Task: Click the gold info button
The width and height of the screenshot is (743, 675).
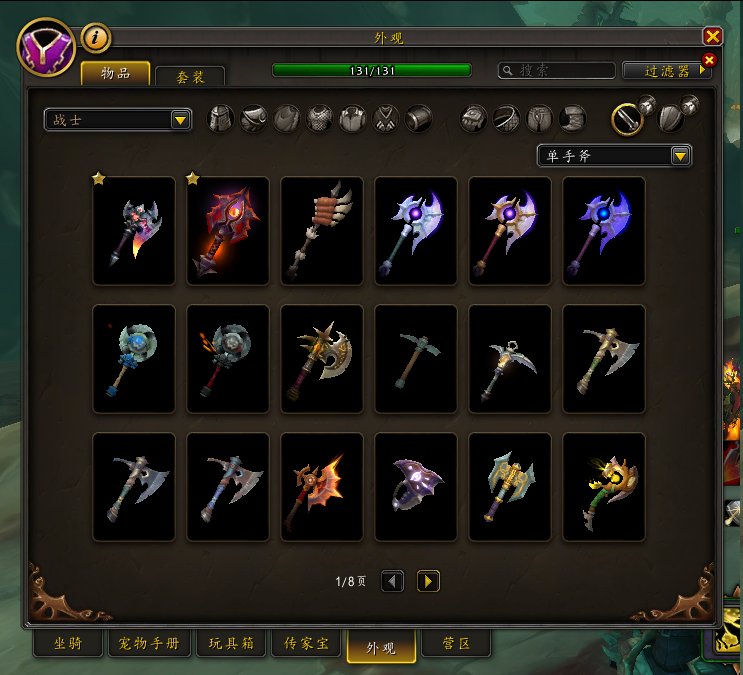Action: pyautogui.click(x=96, y=38)
